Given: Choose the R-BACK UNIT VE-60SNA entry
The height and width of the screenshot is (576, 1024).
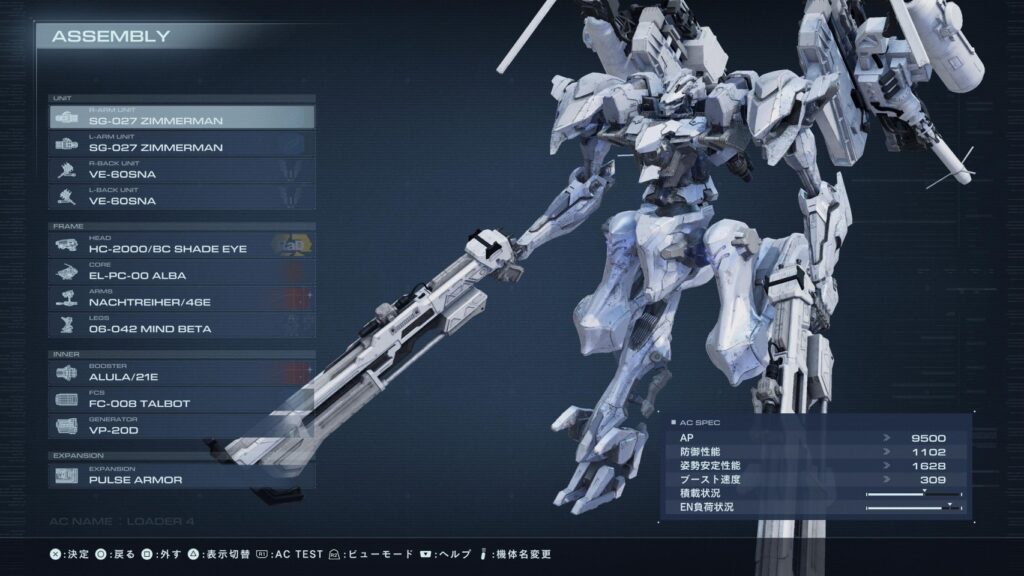Looking at the screenshot, I should click(x=181, y=170).
